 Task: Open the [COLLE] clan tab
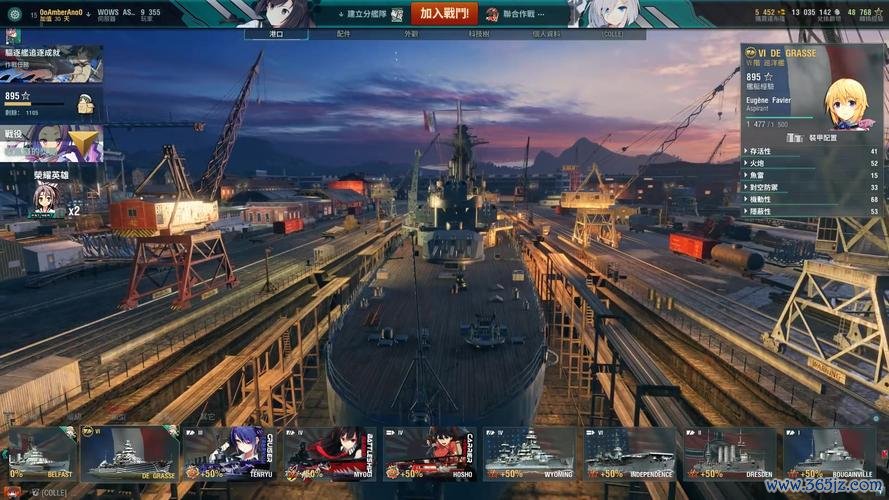coord(612,34)
